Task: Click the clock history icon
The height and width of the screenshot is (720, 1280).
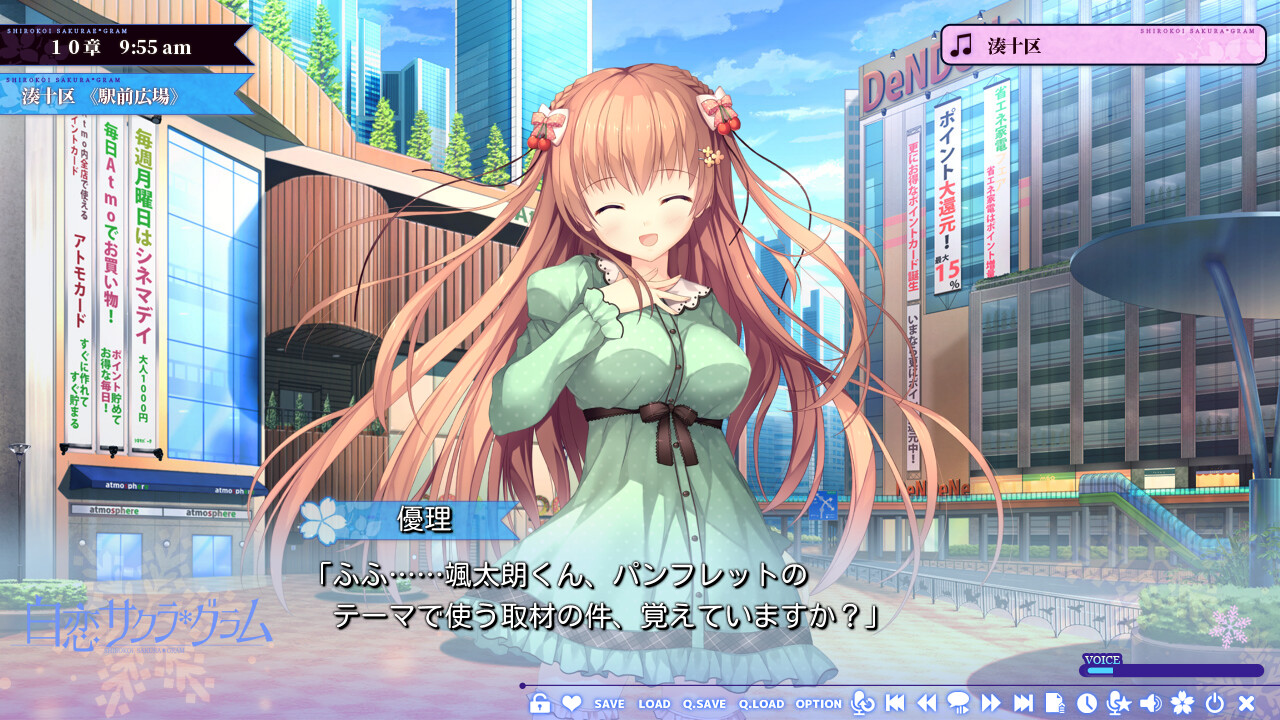Action: click(x=1086, y=703)
